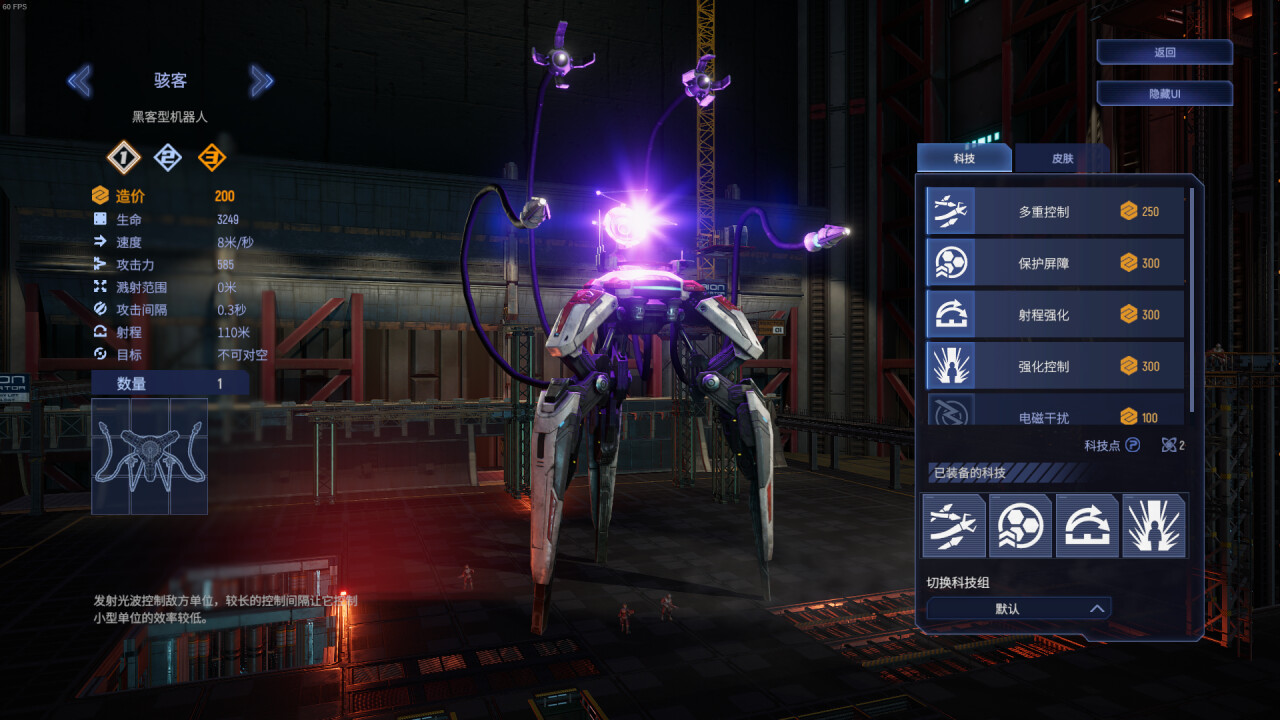Choose the 保护屏障 tech for 300
This screenshot has height=720, width=1280.
point(1054,263)
